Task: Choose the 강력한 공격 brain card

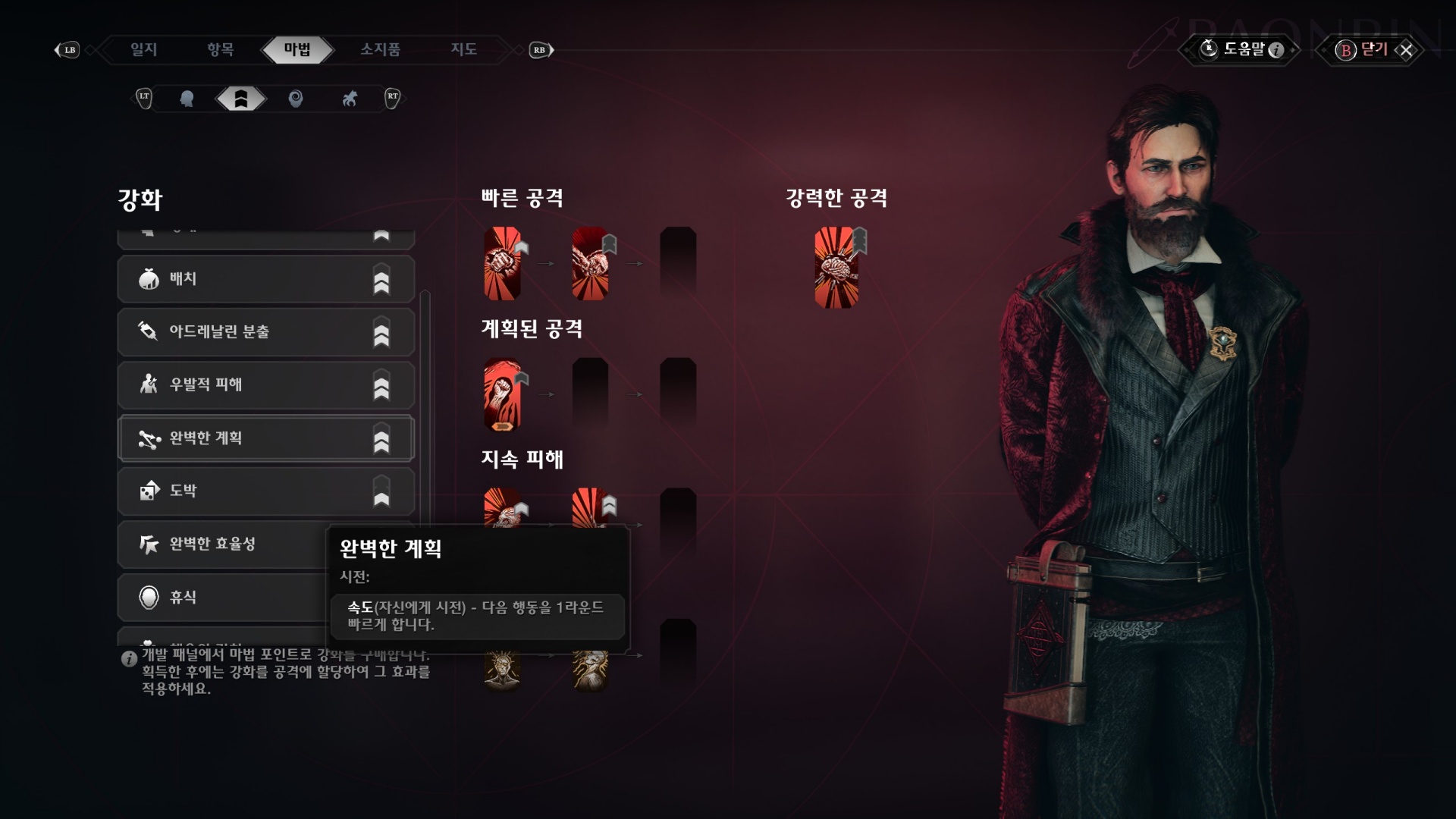Action: click(x=836, y=267)
